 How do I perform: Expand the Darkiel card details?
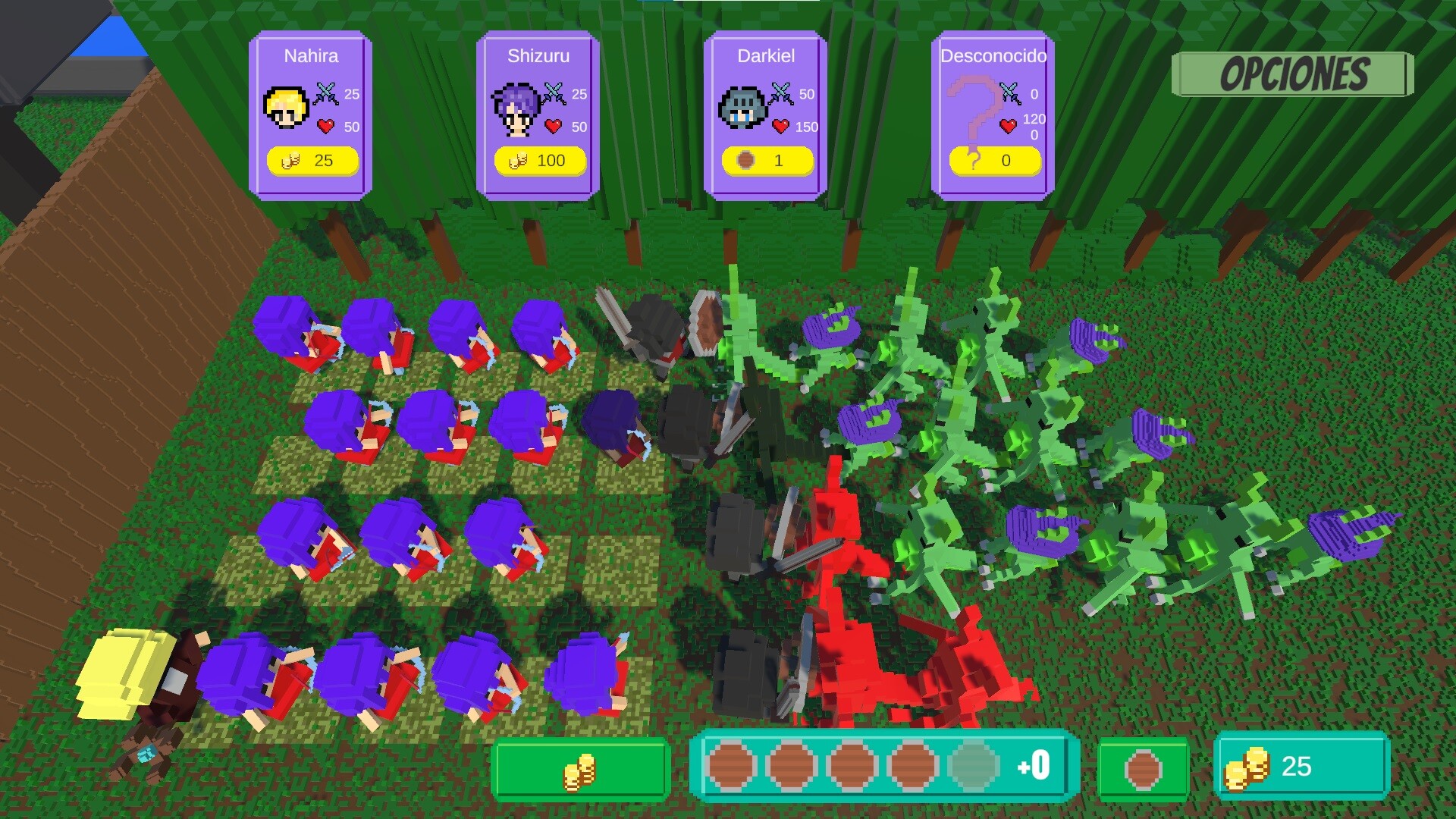pyautogui.click(x=765, y=114)
